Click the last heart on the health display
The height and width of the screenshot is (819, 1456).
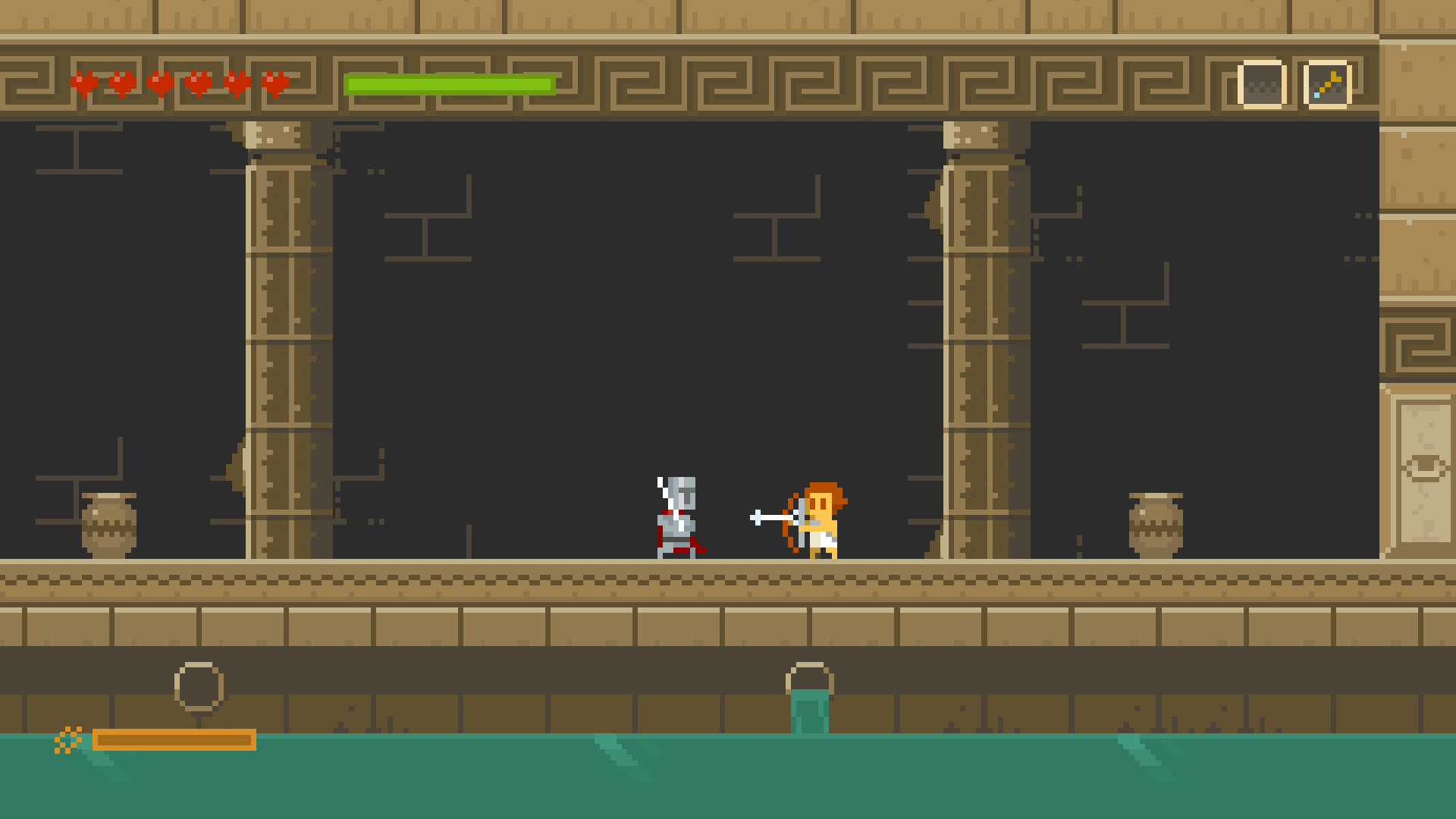coord(275,82)
